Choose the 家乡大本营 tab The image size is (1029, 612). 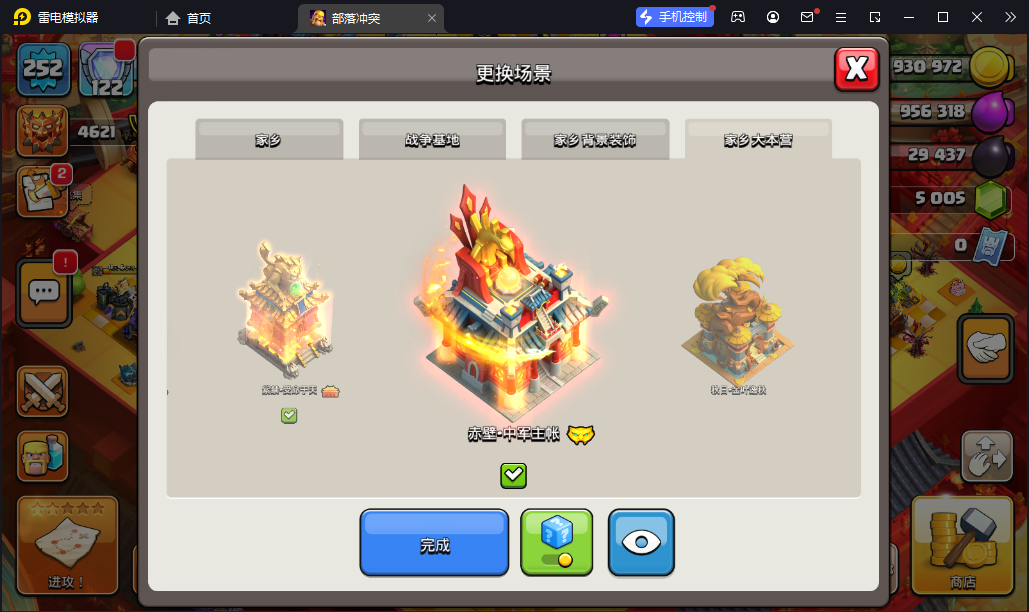tap(758, 140)
